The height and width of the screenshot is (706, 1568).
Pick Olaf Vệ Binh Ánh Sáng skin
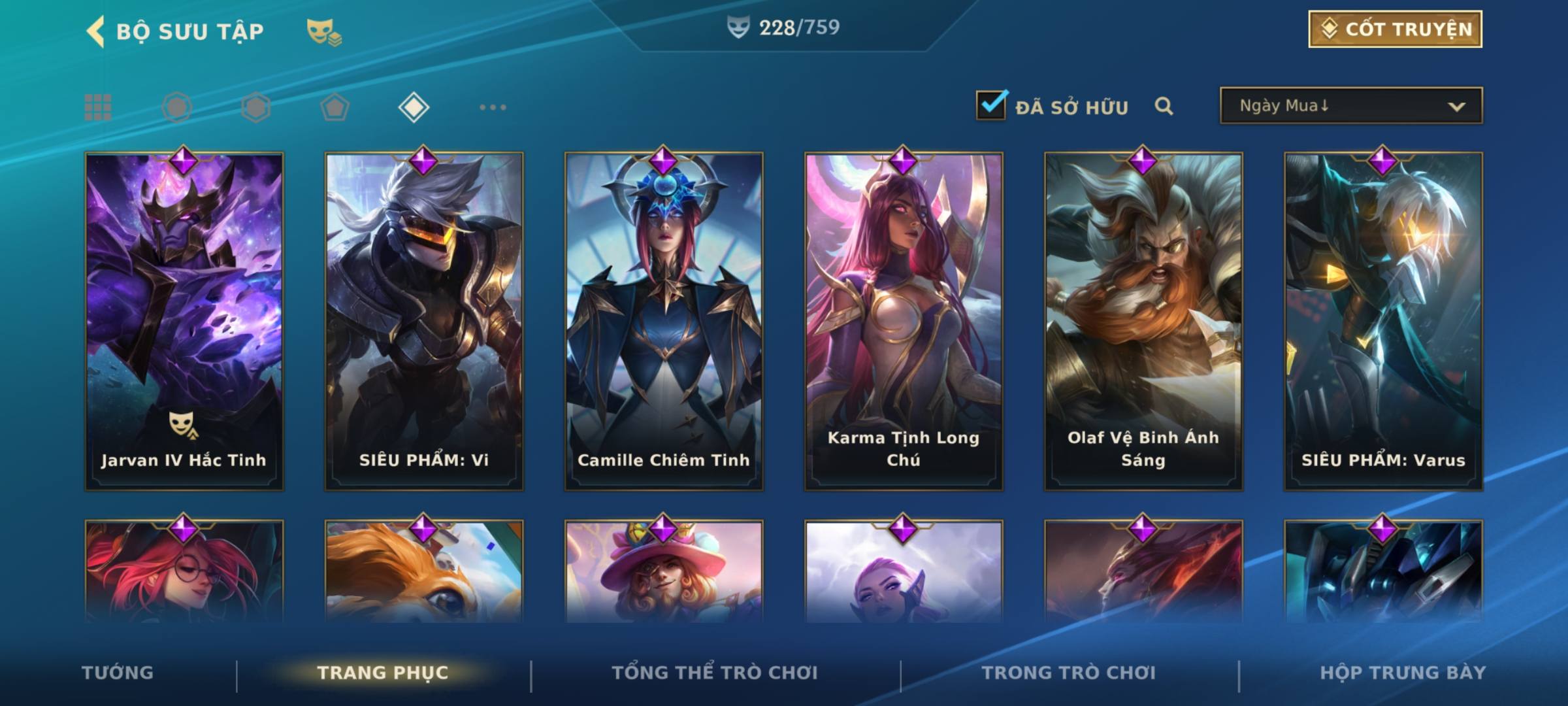click(1143, 320)
